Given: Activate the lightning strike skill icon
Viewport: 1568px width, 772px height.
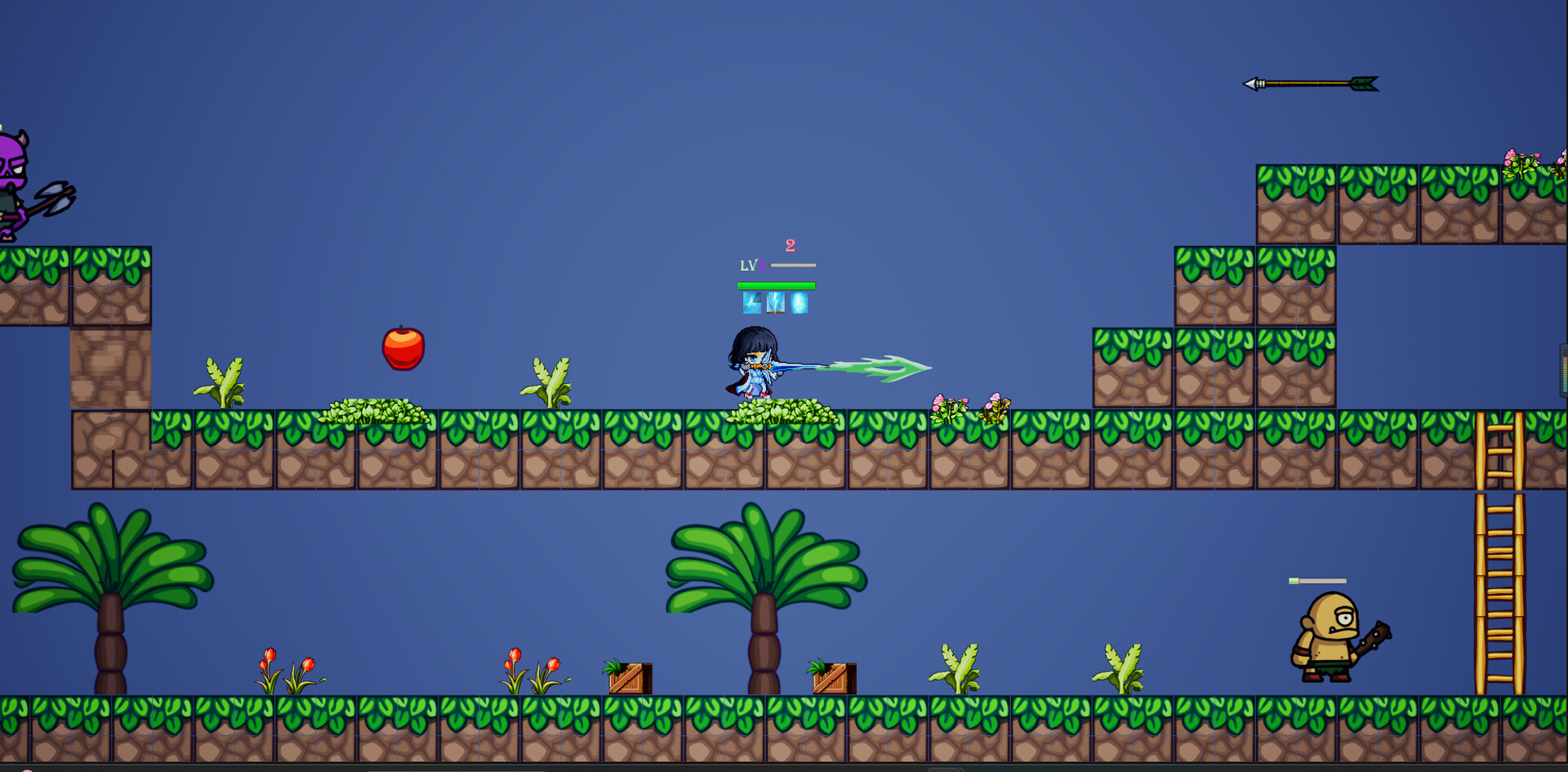Looking at the screenshot, I should (775, 303).
